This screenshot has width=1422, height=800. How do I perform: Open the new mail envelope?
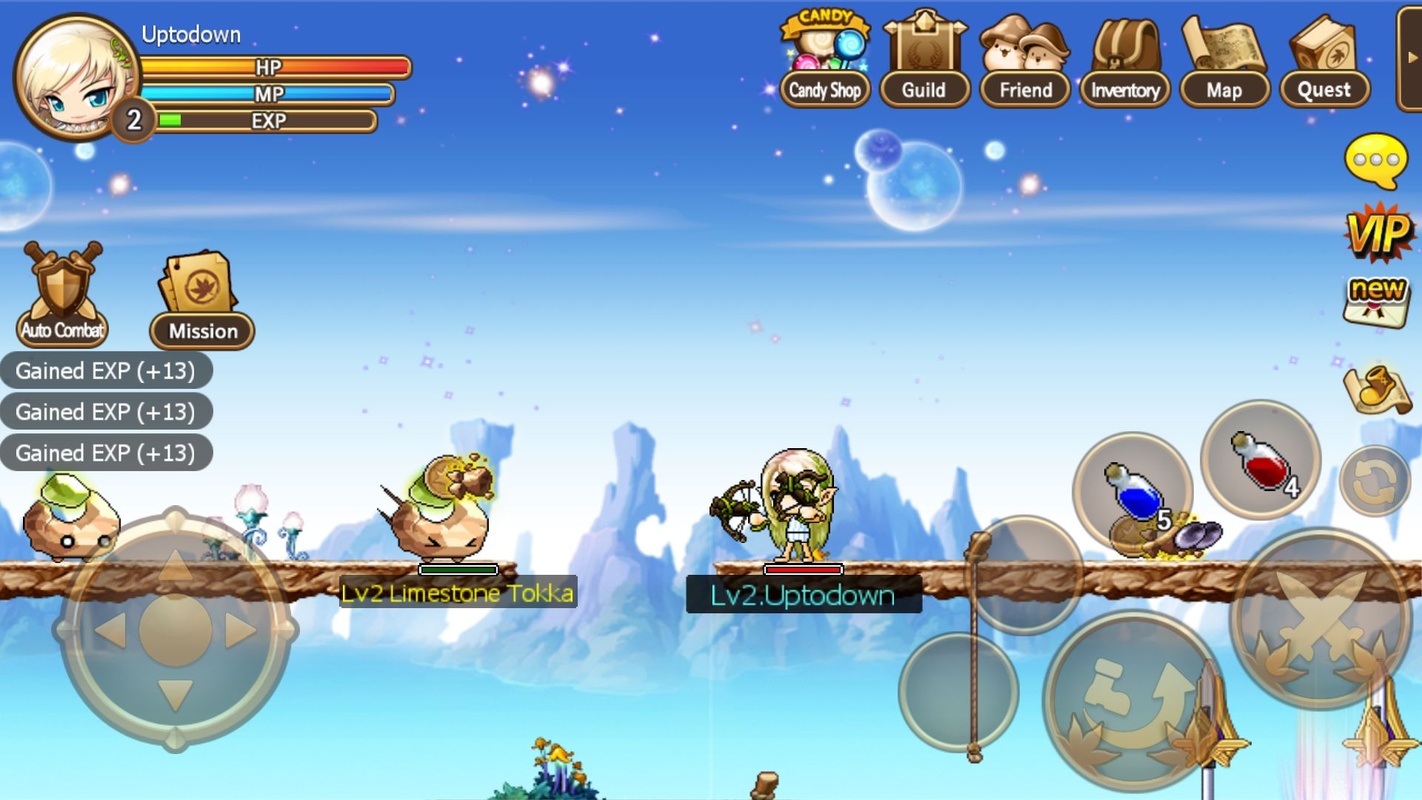point(1377,301)
